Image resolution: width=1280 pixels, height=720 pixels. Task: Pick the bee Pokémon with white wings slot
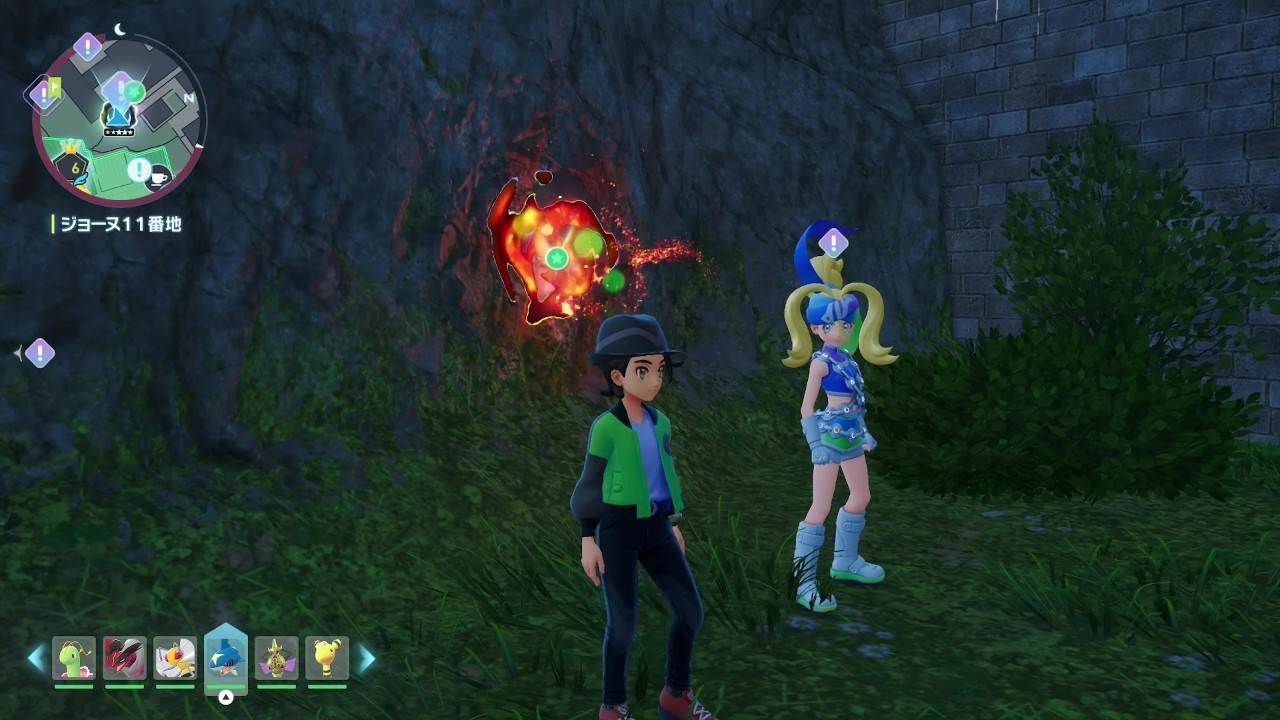click(175, 657)
